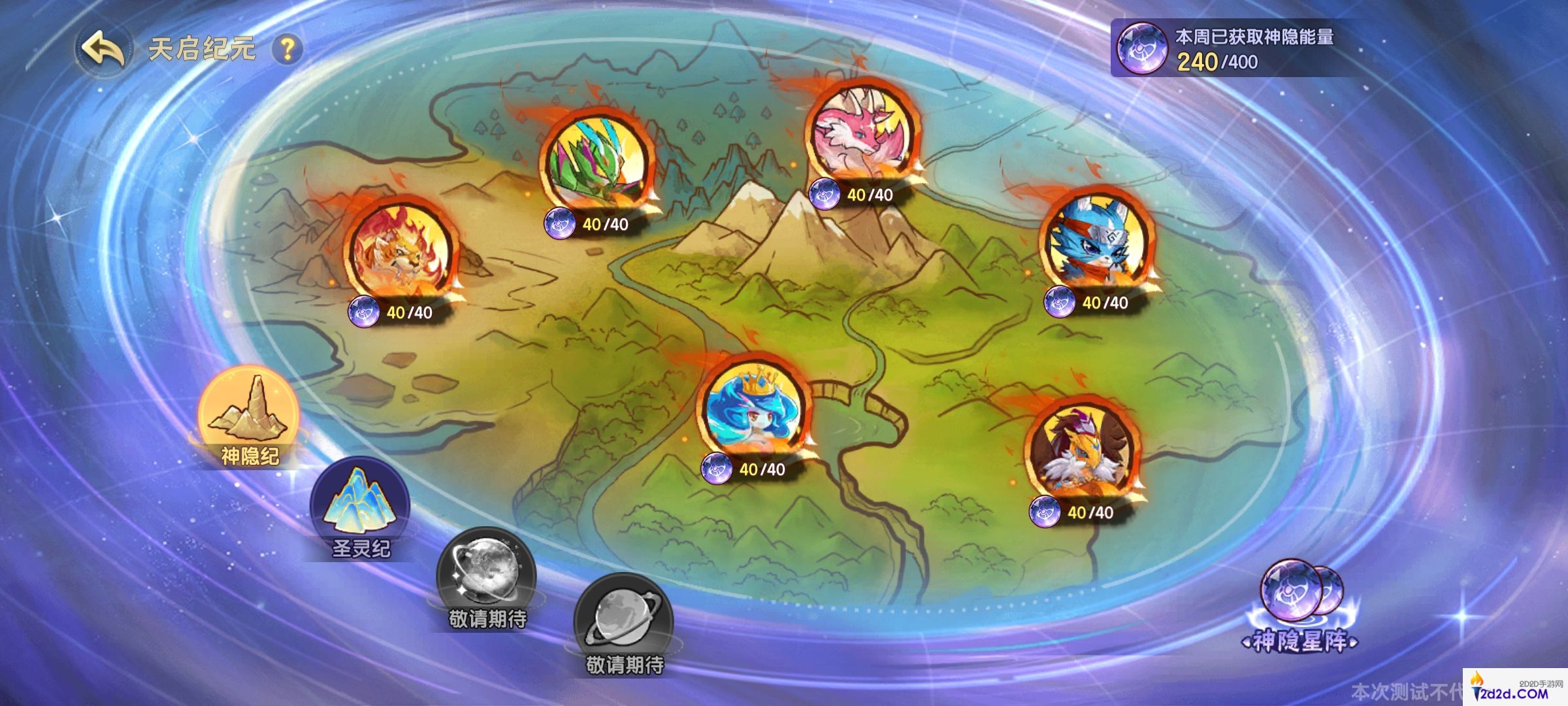Pick the blue ninja cat stage
The height and width of the screenshot is (706, 1568).
1094,242
